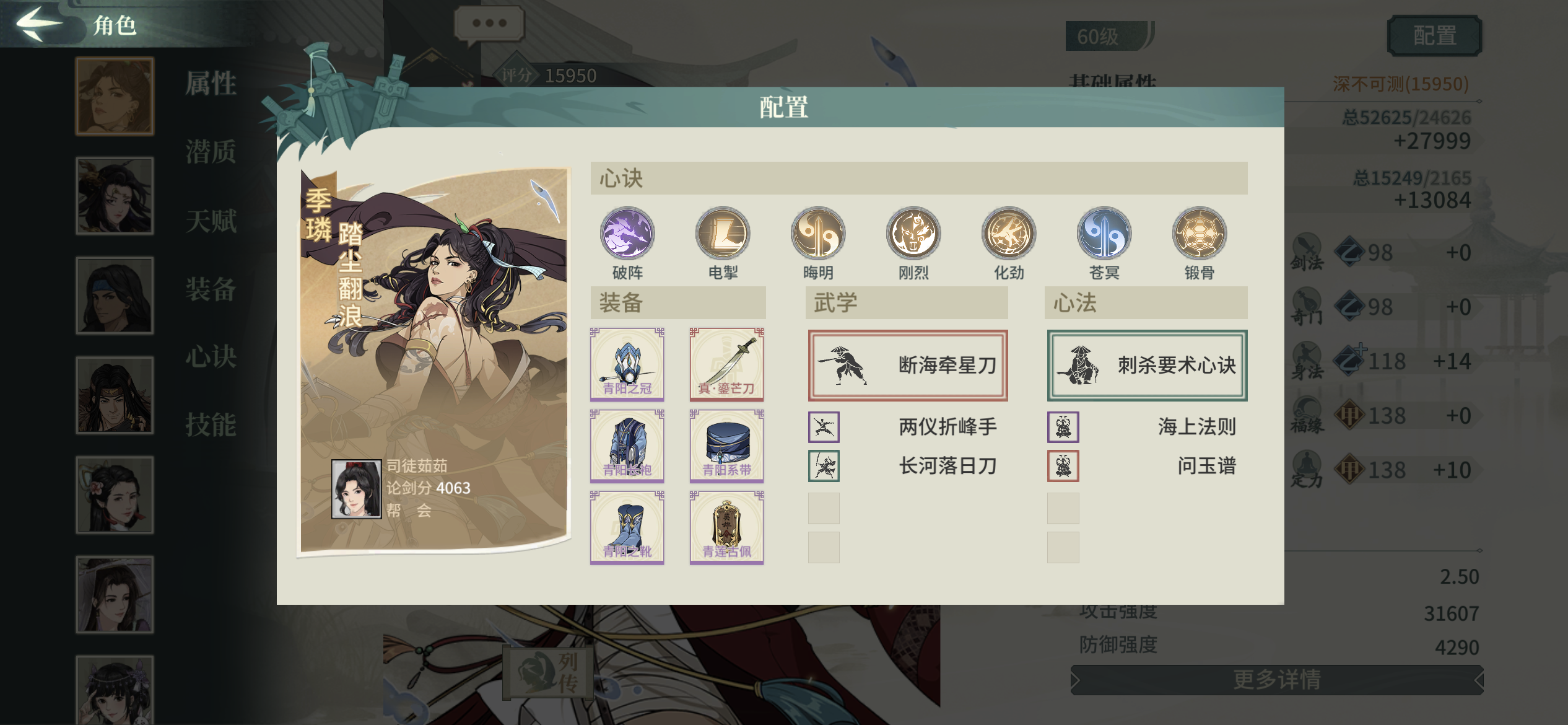Select the 刚烈 heart technique icon
The width and height of the screenshot is (1568, 725).
912,234
